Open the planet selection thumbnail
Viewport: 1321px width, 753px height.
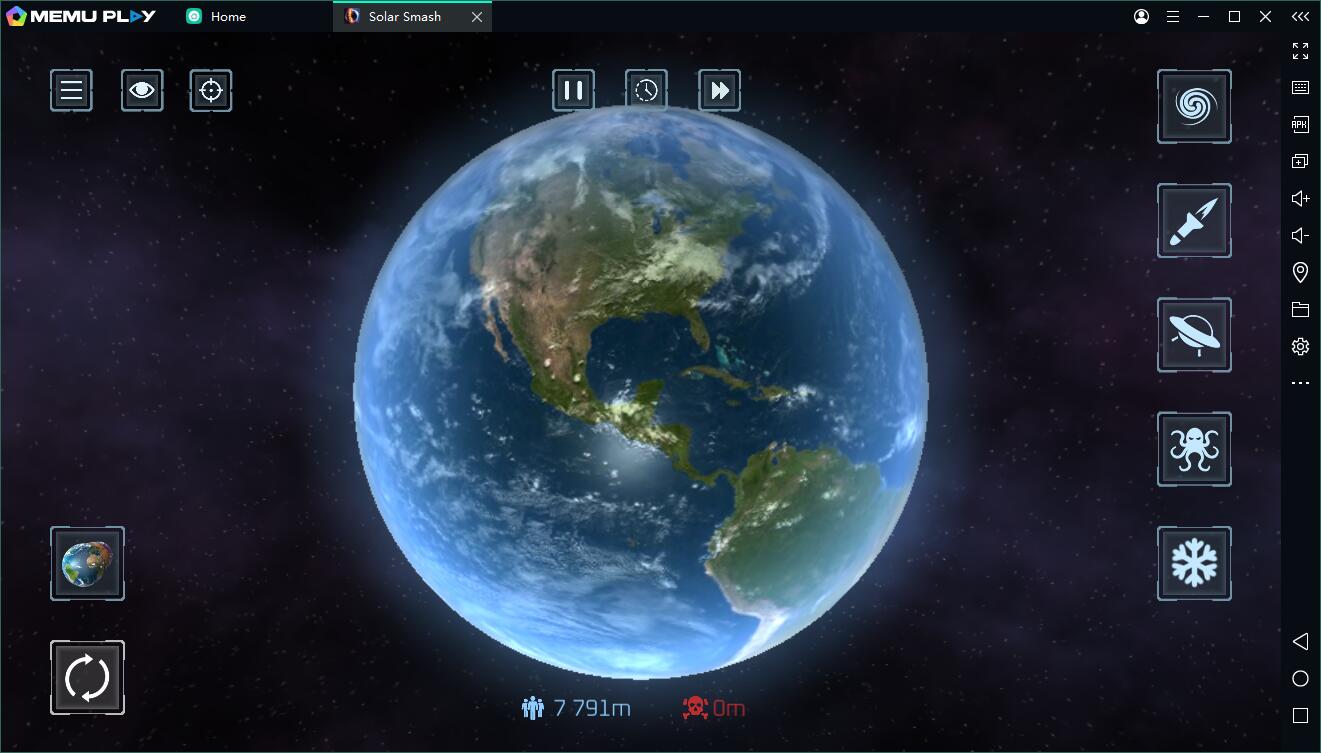click(87, 564)
